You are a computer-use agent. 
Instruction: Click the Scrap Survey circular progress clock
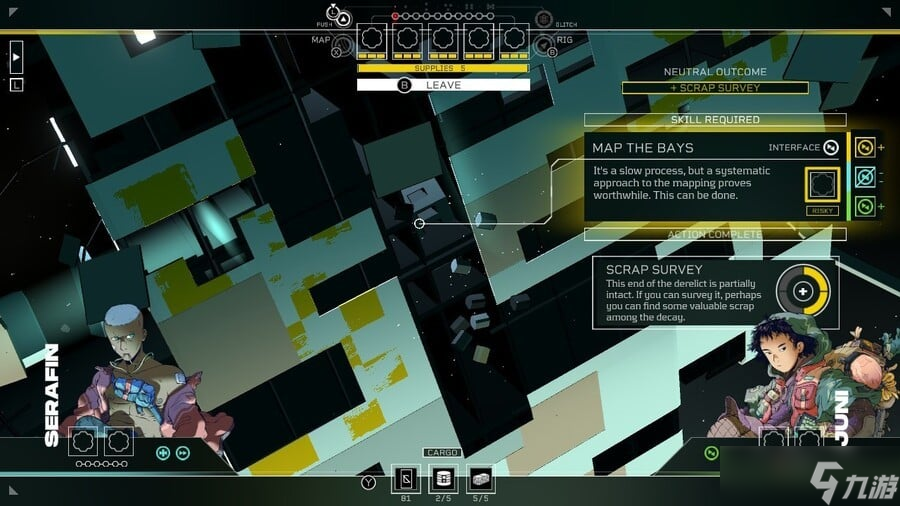[803, 292]
